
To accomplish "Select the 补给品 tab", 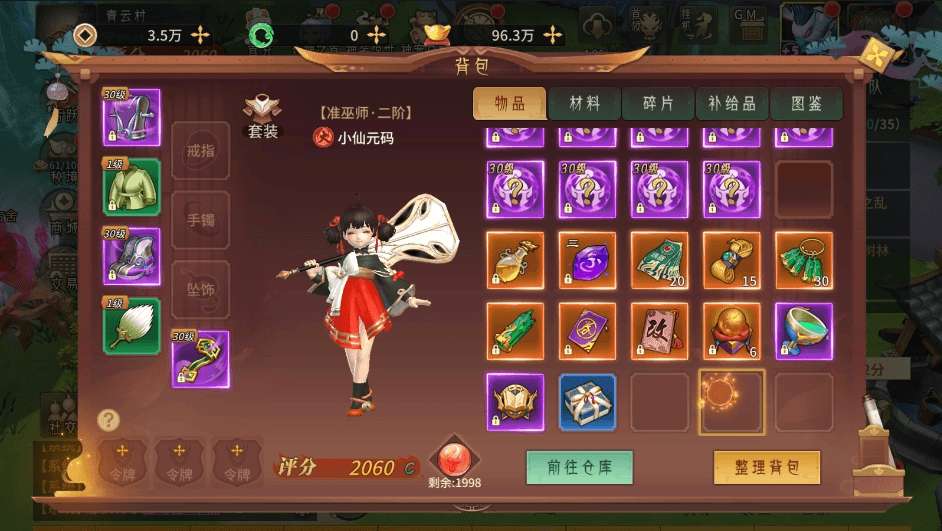I will coord(732,104).
